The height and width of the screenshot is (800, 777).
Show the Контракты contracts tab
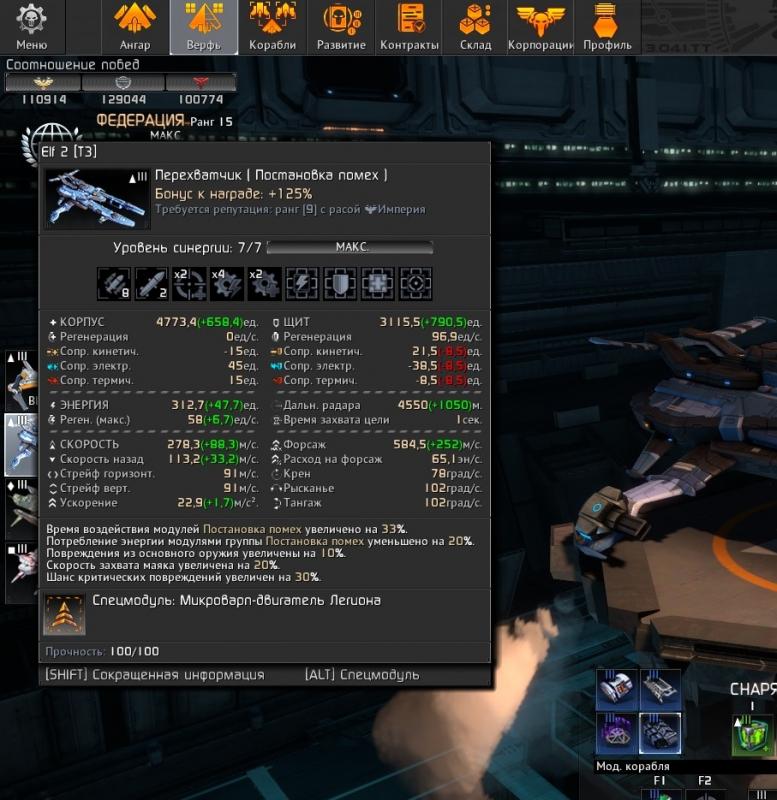point(409,27)
